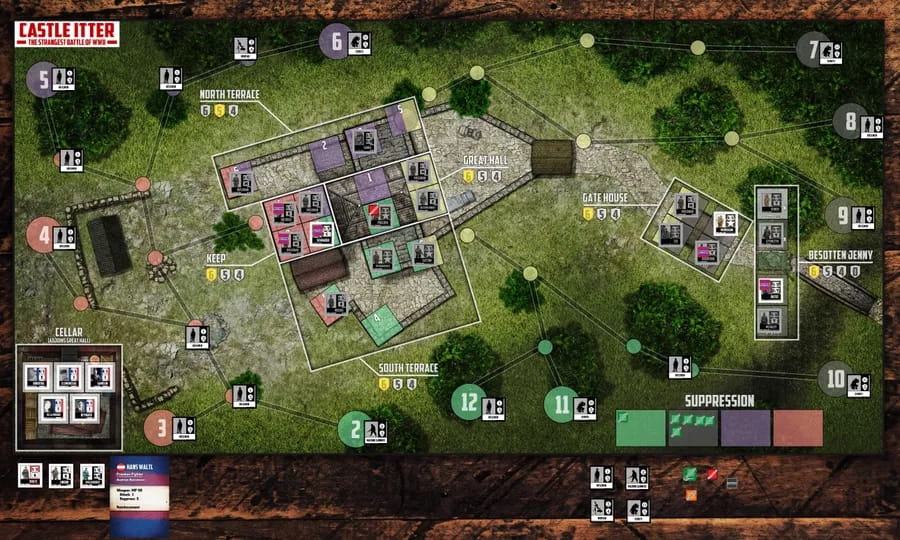The image size is (900, 540).
Task: Select the gray circle numbered 10
Action: [x=836, y=380]
